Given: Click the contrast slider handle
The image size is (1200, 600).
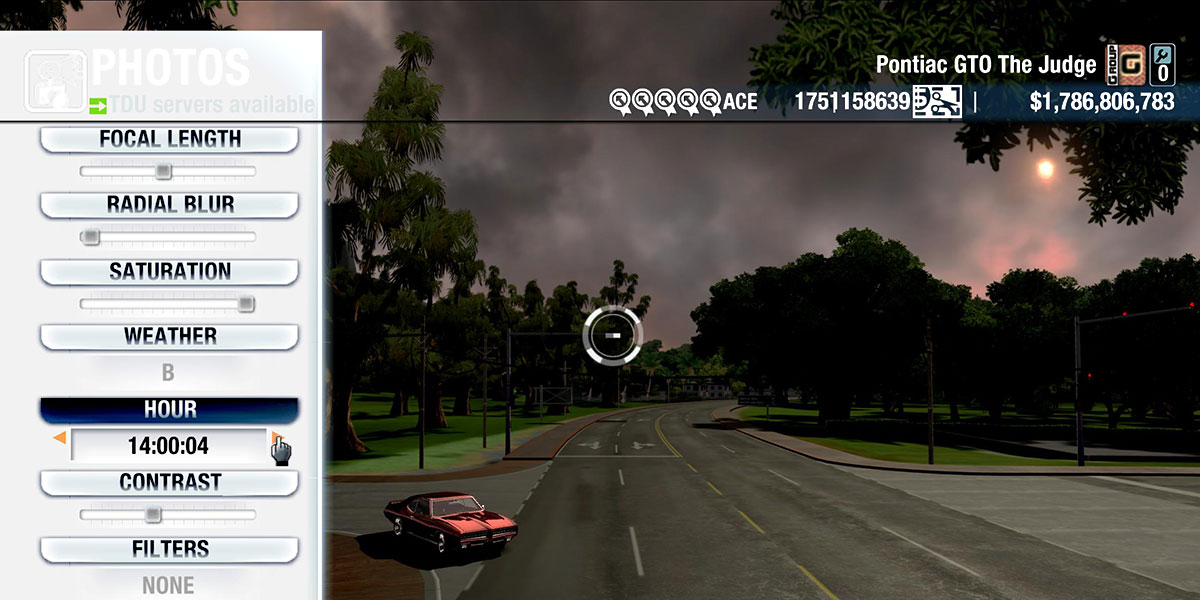Looking at the screenshot, I should click(x=152, y=515).
